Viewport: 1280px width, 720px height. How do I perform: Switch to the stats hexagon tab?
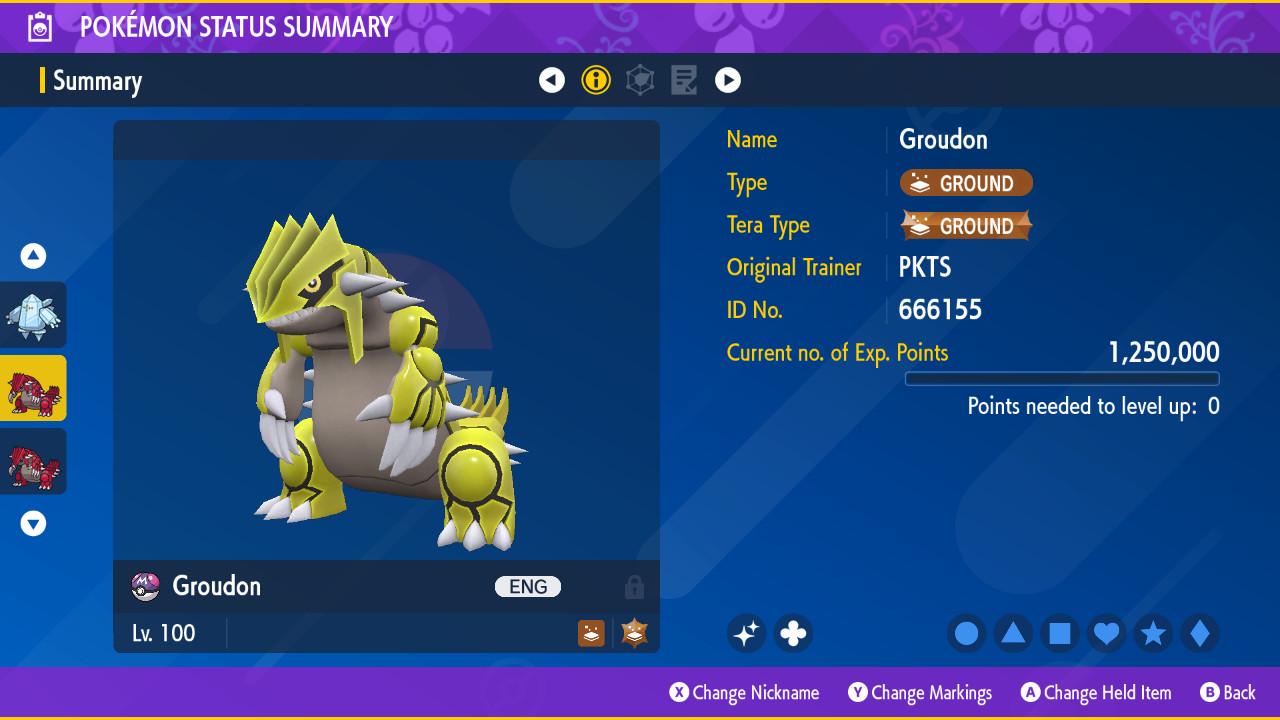640,80
